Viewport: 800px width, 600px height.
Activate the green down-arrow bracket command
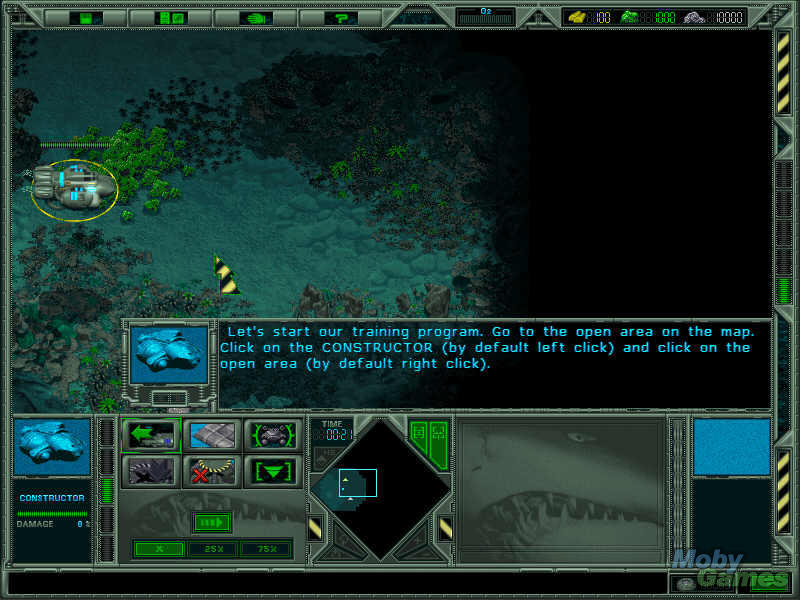[271, 470]
